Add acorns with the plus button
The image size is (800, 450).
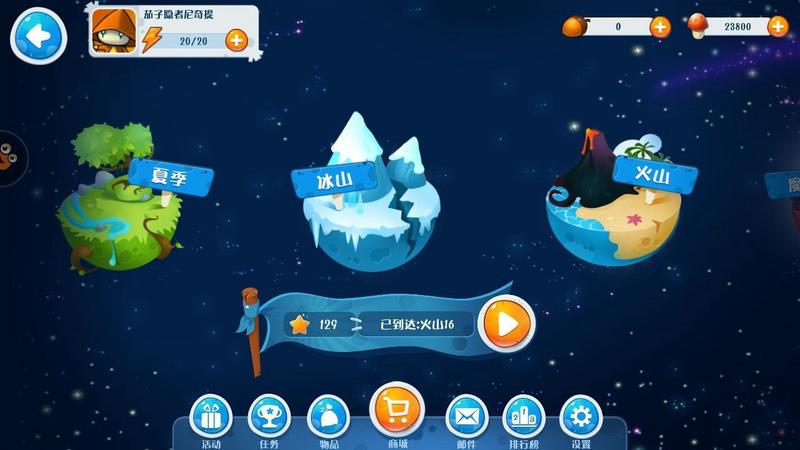pyautogui.click(x=660, y=27)
